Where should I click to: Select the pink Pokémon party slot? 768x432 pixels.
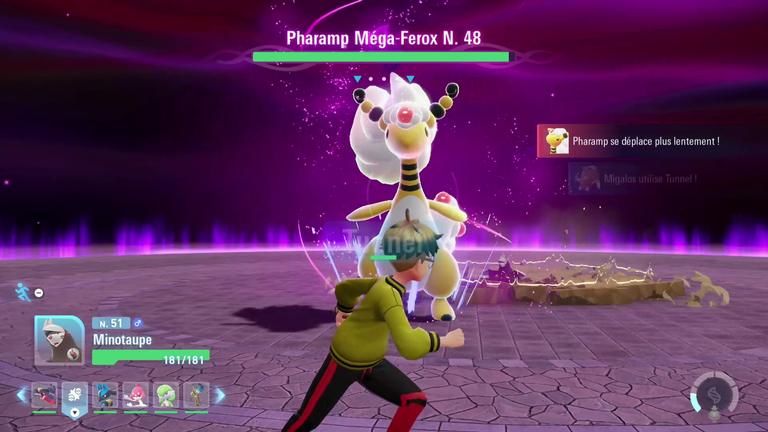click(x=136, y=395)
